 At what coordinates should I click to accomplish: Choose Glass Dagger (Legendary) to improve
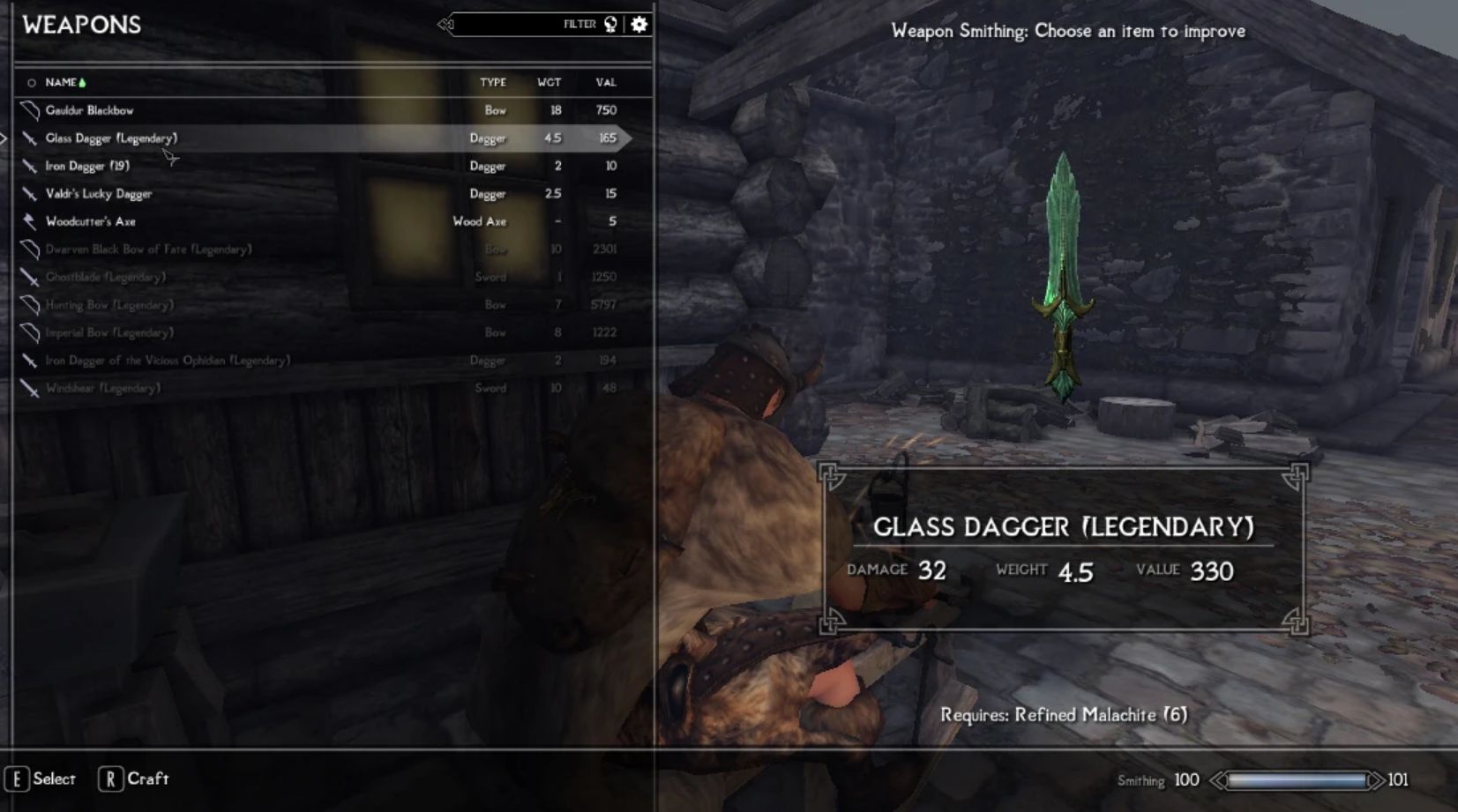click(x=111, y=138)
